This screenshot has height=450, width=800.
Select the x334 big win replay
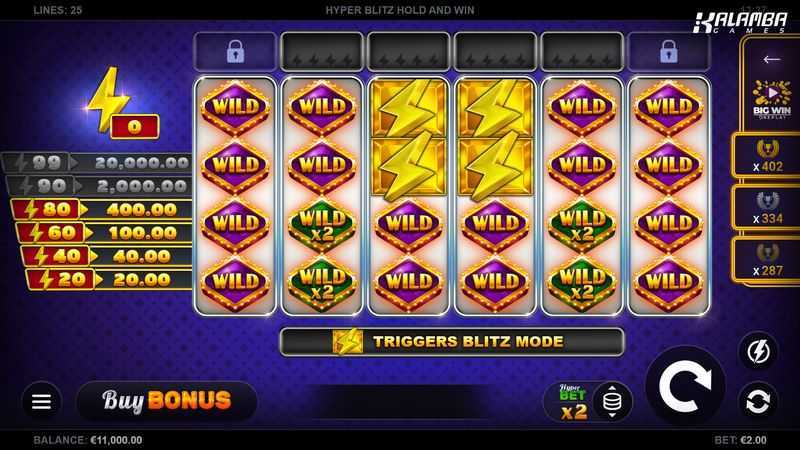pyautogui.click(x=771, y=207)
